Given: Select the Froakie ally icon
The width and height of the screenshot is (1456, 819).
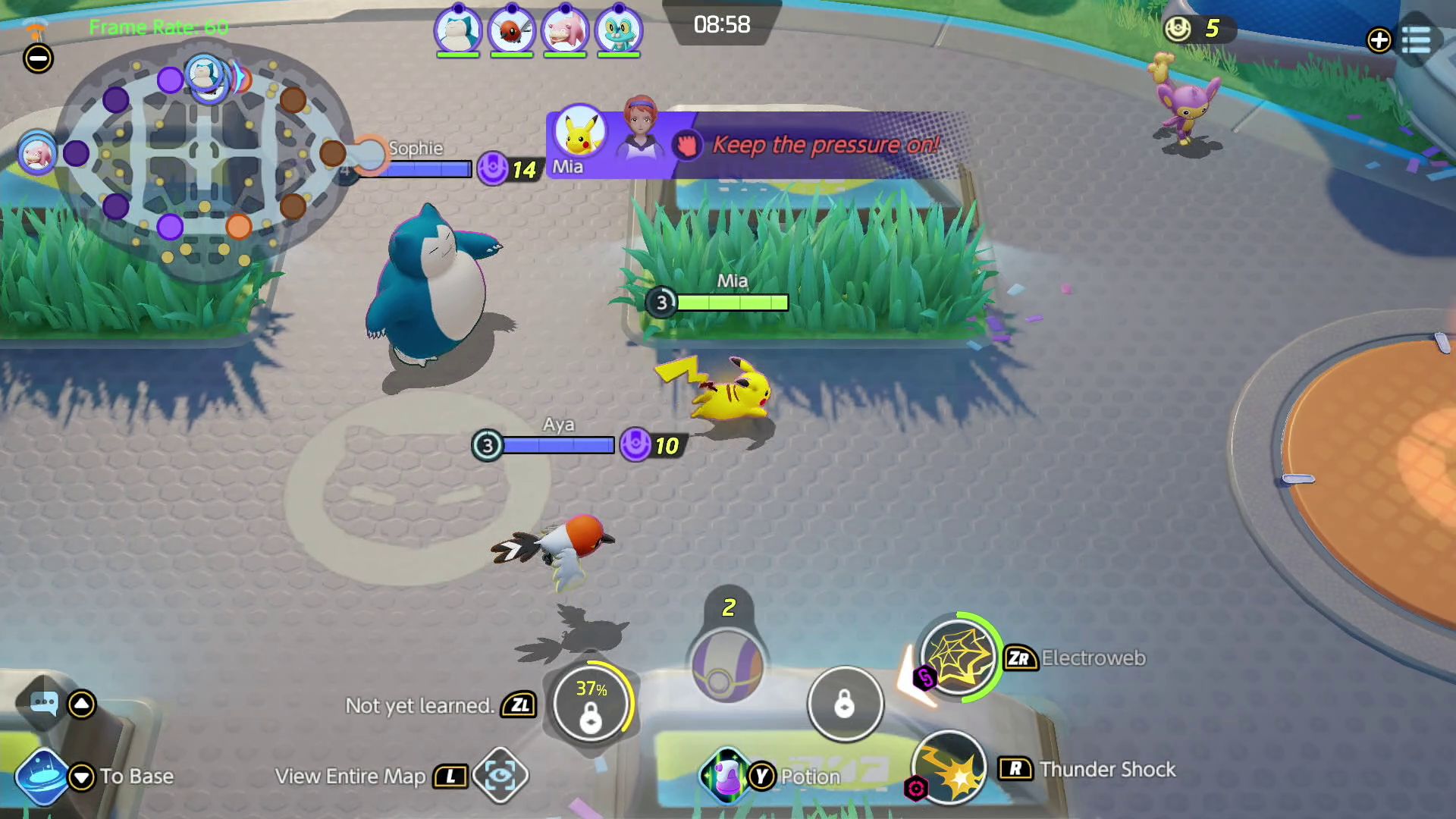Looking at the screenshot, I should (617, 30).
